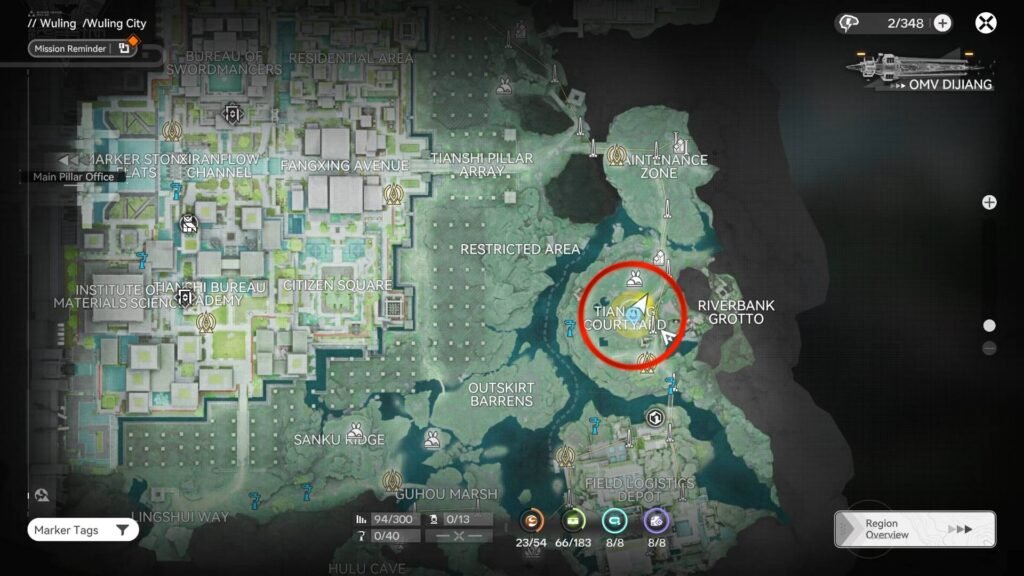Click the hexagon marker above Field Logistics Depot
The height and width of the screenshot is (576, 1024).
pyautogui.click(x=655, y=417)
